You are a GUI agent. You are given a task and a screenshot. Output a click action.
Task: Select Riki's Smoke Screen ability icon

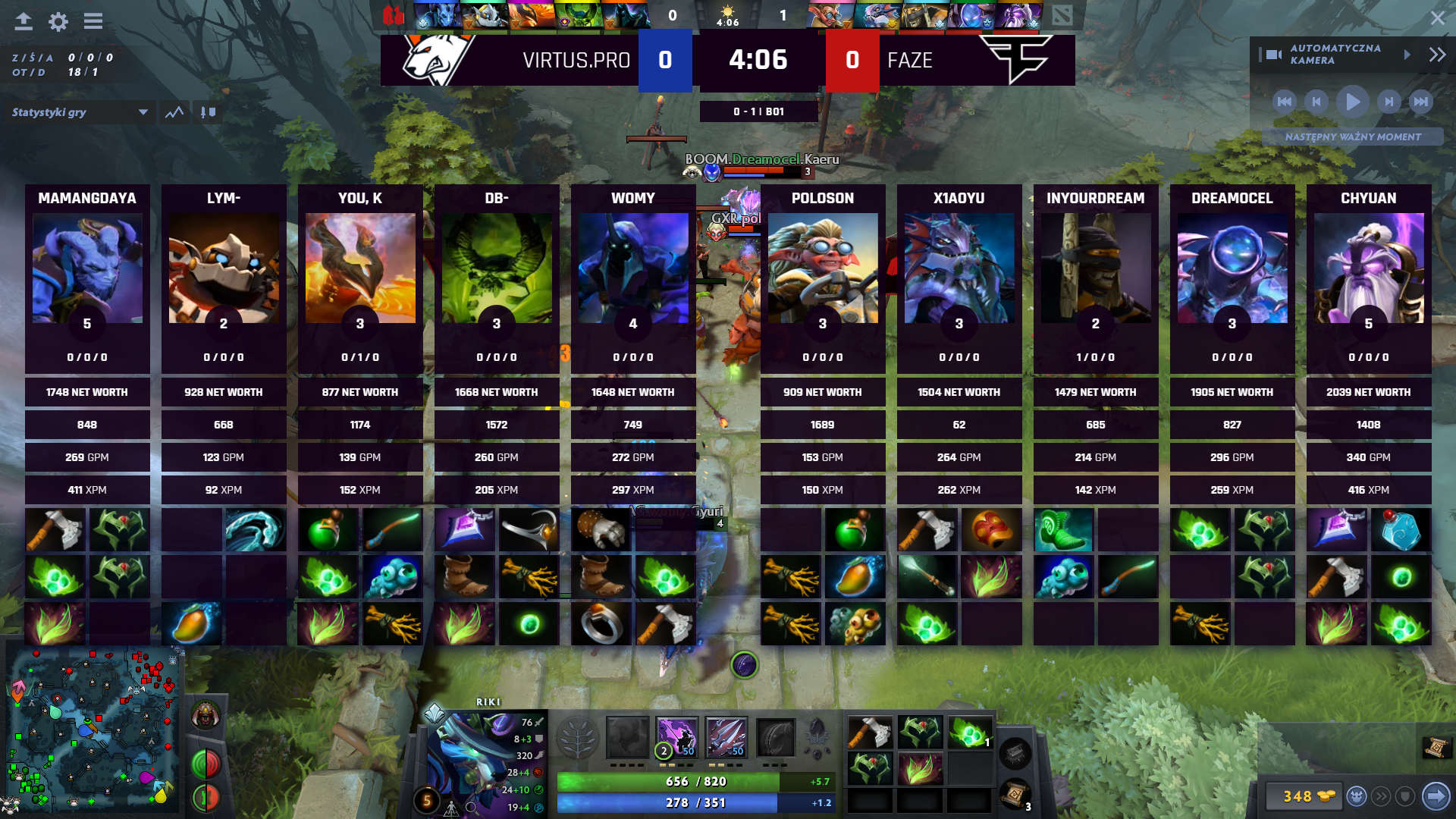[626, 737]
